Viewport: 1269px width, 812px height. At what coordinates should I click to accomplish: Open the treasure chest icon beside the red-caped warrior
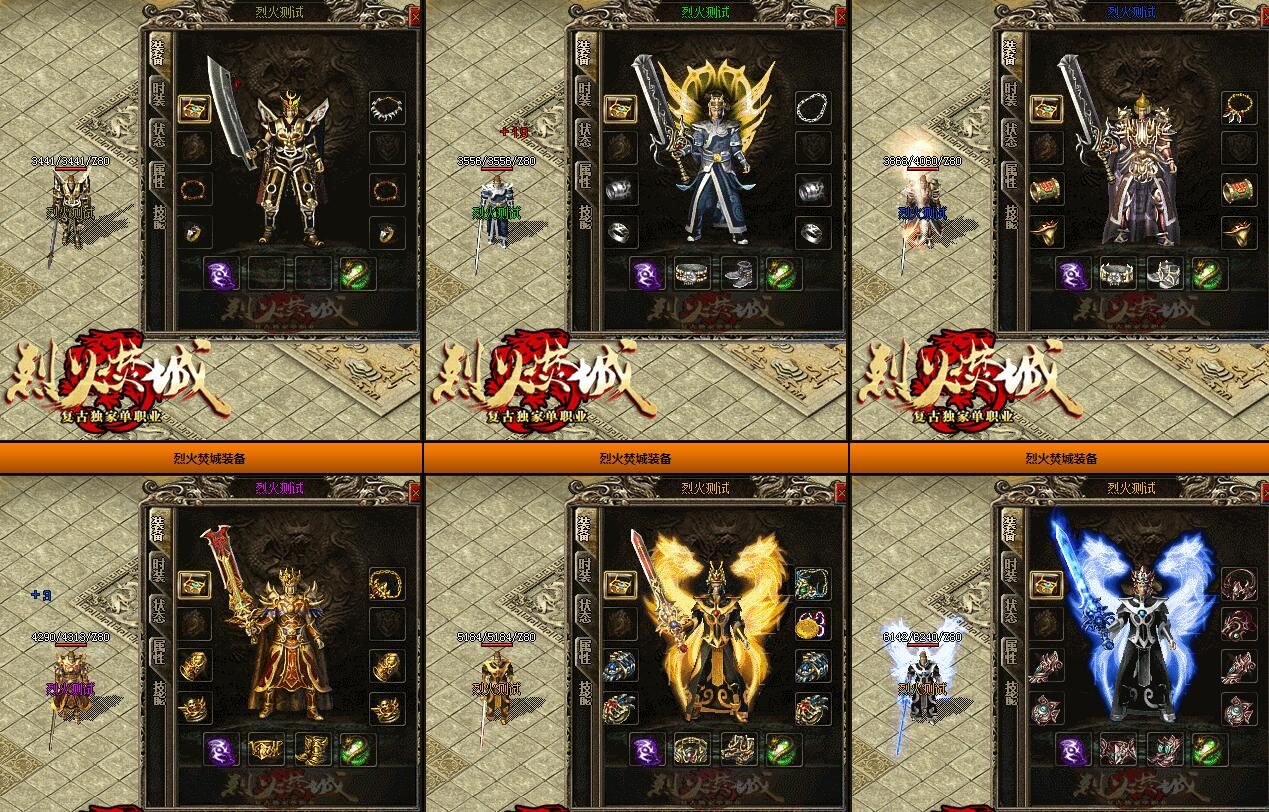[x=194, y=584]
